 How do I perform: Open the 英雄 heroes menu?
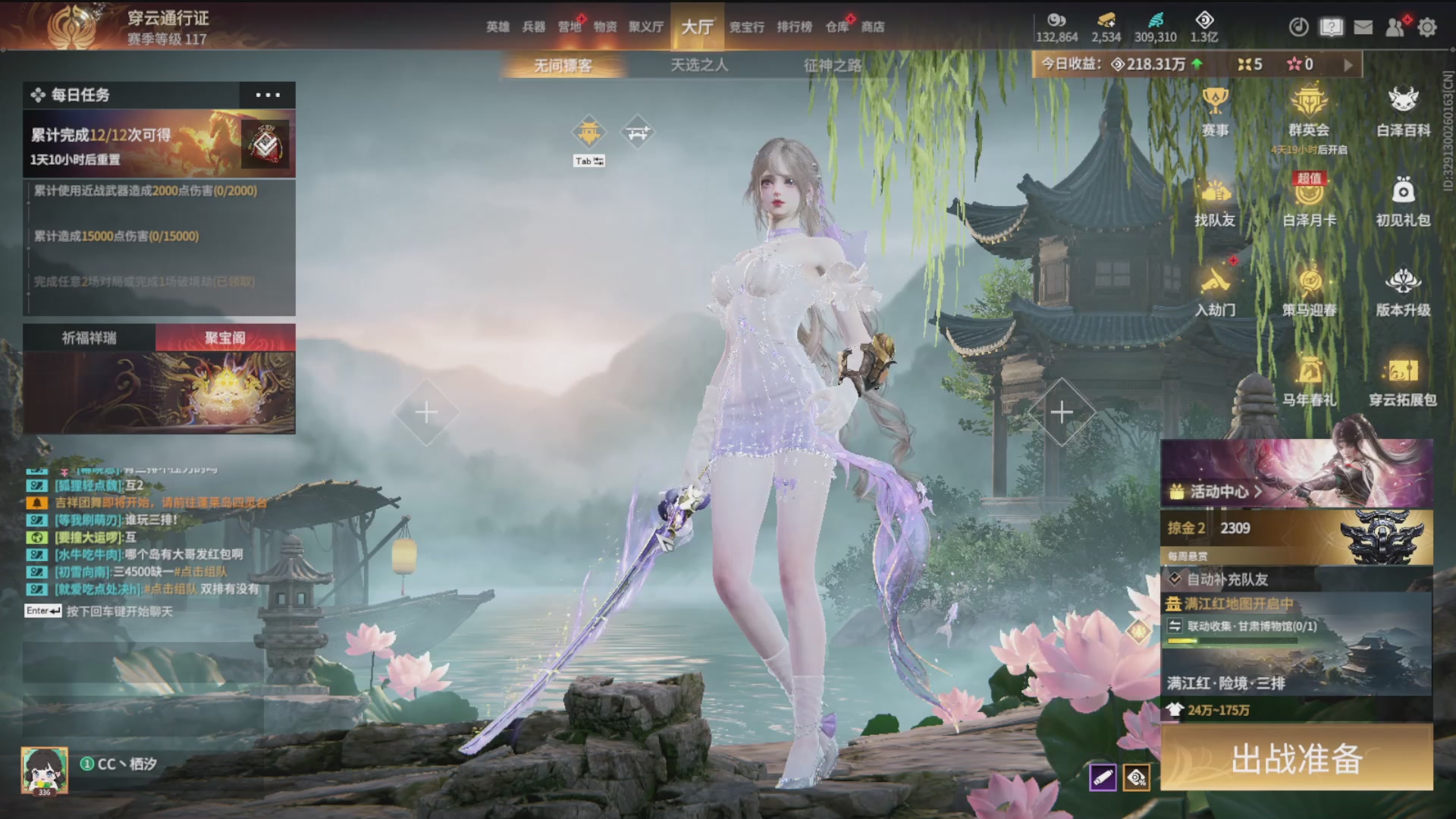(497, 27)
